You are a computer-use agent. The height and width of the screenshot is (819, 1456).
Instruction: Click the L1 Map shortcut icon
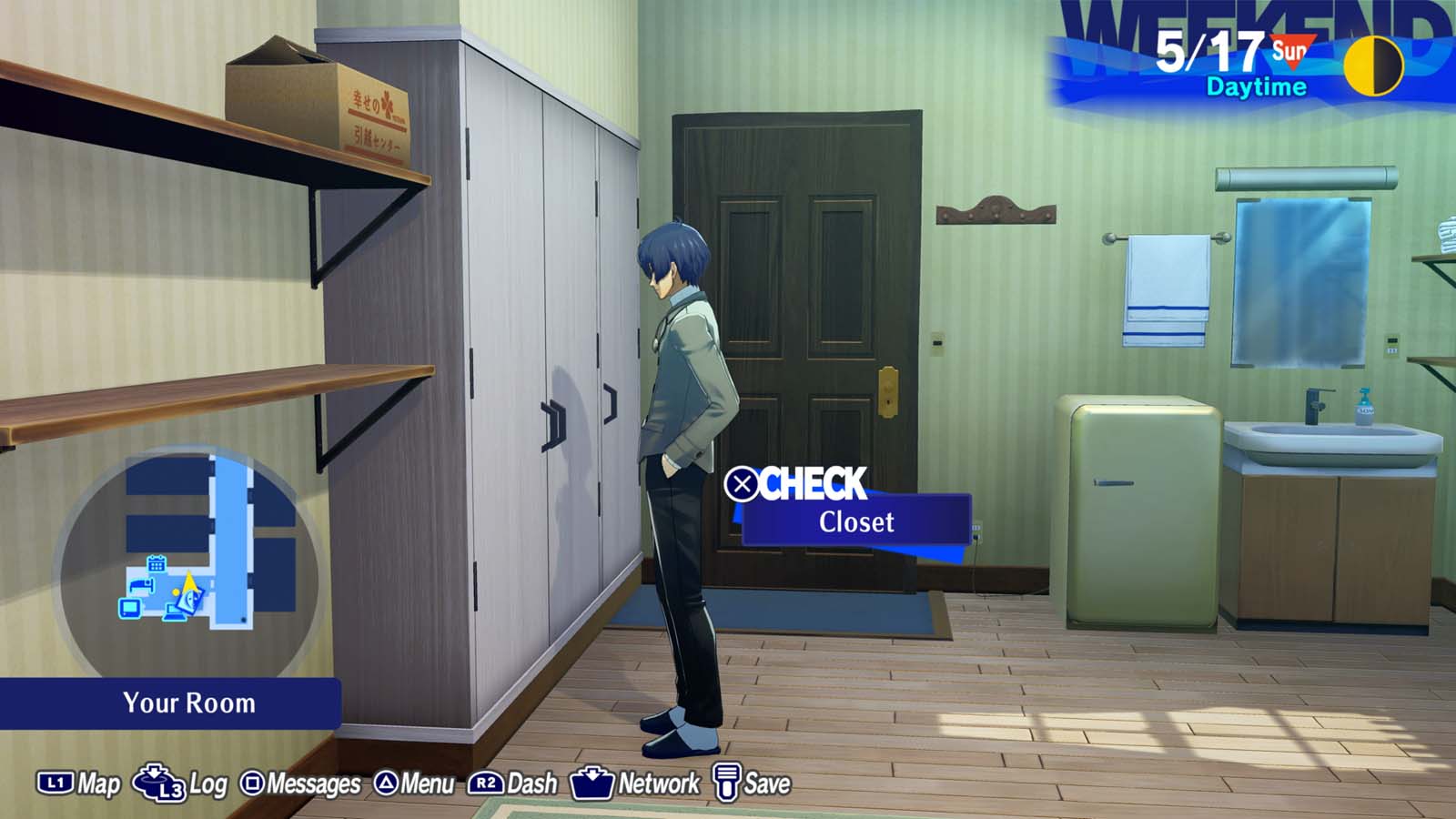point(55,781)
